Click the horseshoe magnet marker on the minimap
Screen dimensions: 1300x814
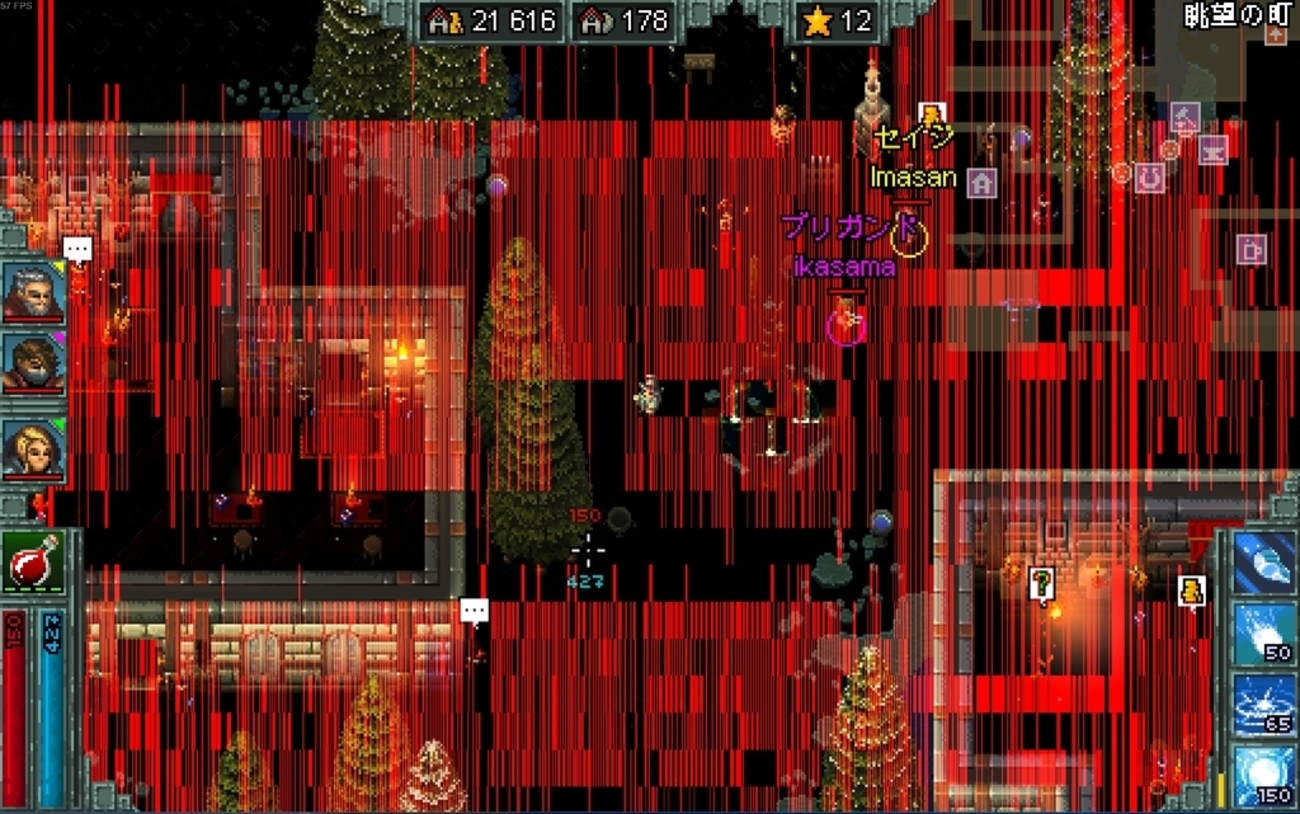pos(1149,178)
